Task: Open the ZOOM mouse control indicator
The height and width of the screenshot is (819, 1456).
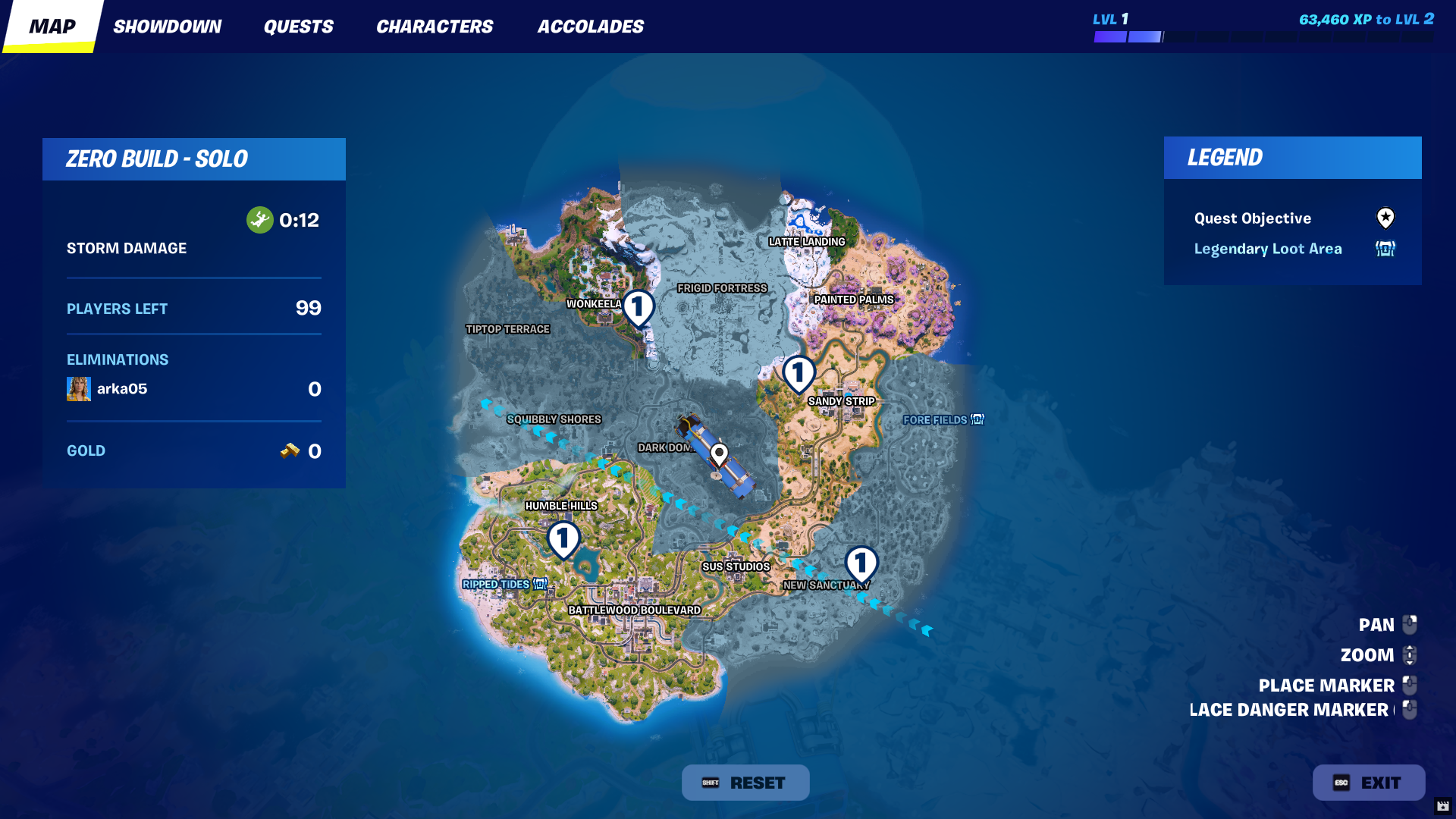Action: point(1409,654)
